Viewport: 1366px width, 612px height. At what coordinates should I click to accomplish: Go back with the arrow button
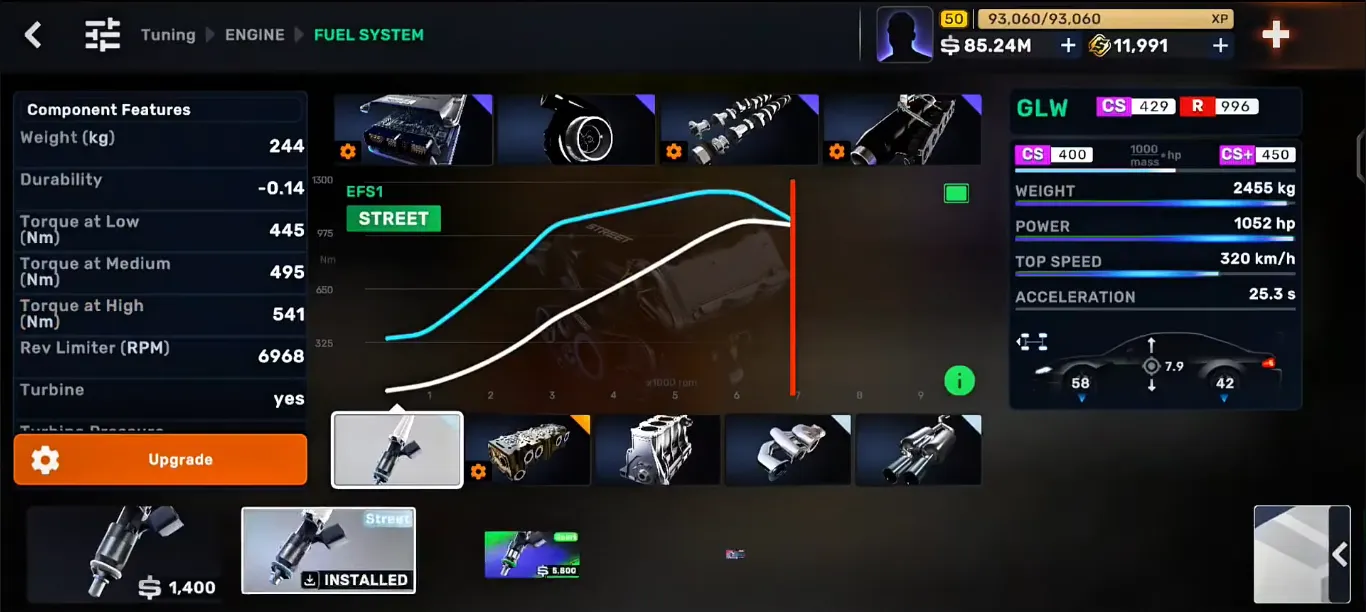tap(33, 35)
